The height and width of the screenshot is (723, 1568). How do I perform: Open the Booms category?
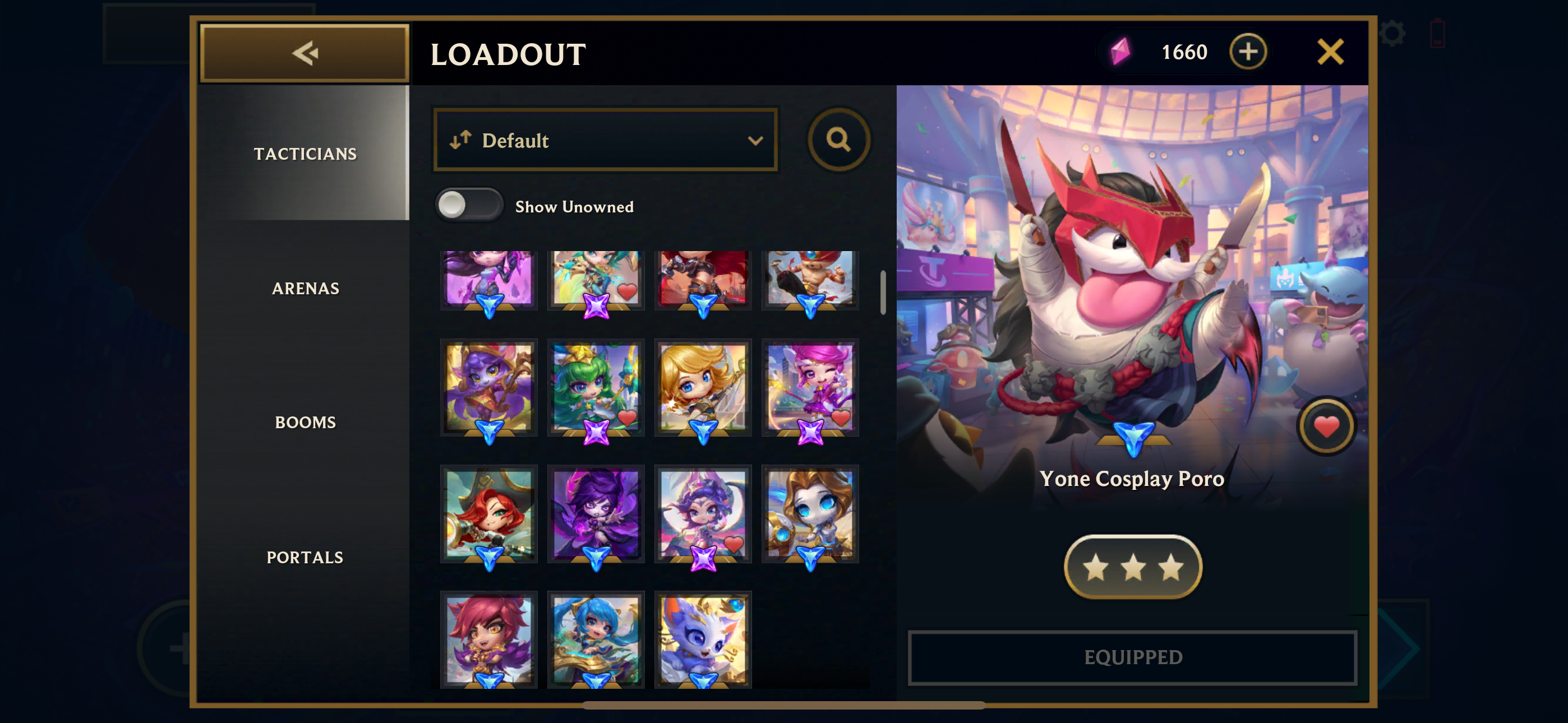(x=305, y=423)
